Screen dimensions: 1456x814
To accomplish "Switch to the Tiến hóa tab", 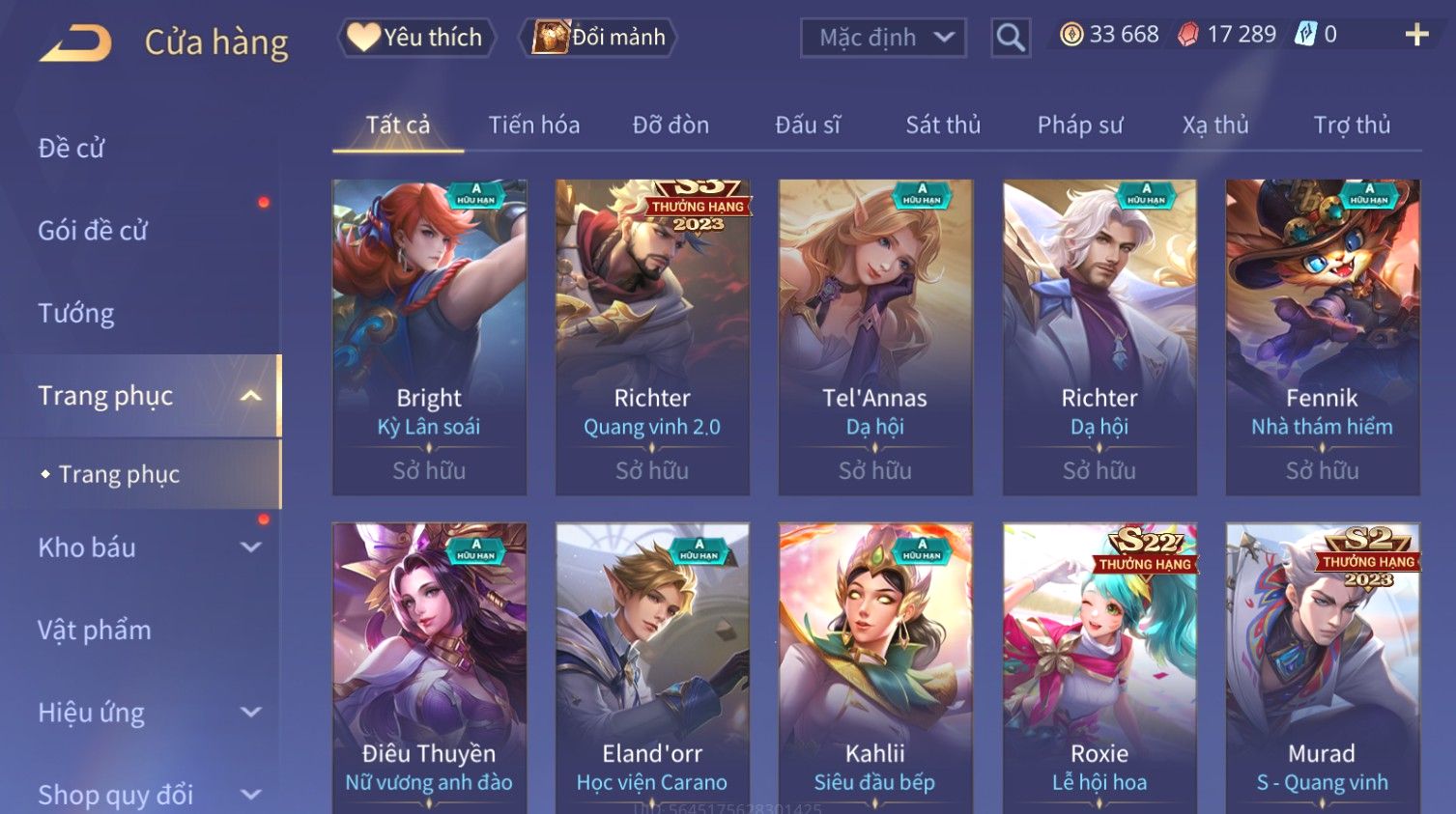I will click(x=533, y=125).
